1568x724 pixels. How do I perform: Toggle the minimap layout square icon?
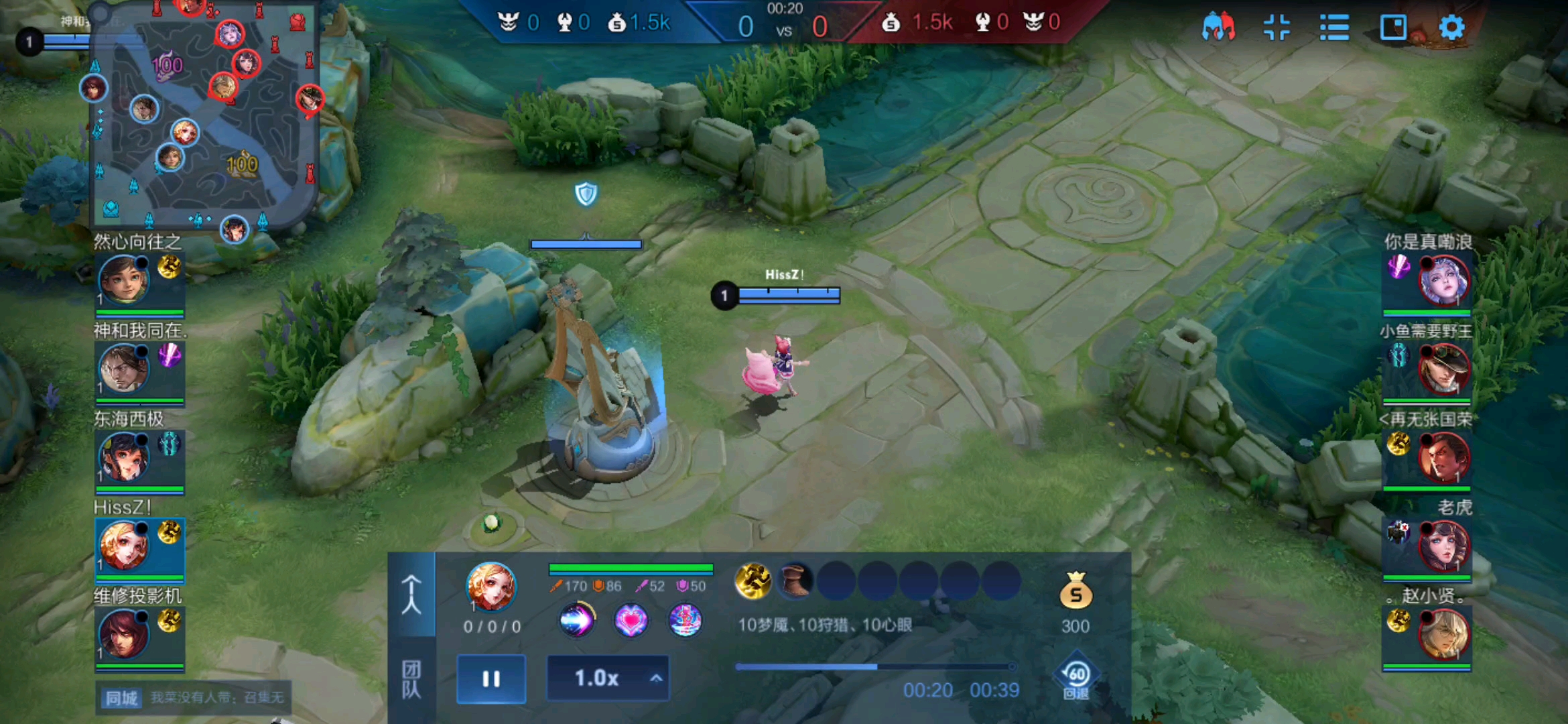point(1393,27)
